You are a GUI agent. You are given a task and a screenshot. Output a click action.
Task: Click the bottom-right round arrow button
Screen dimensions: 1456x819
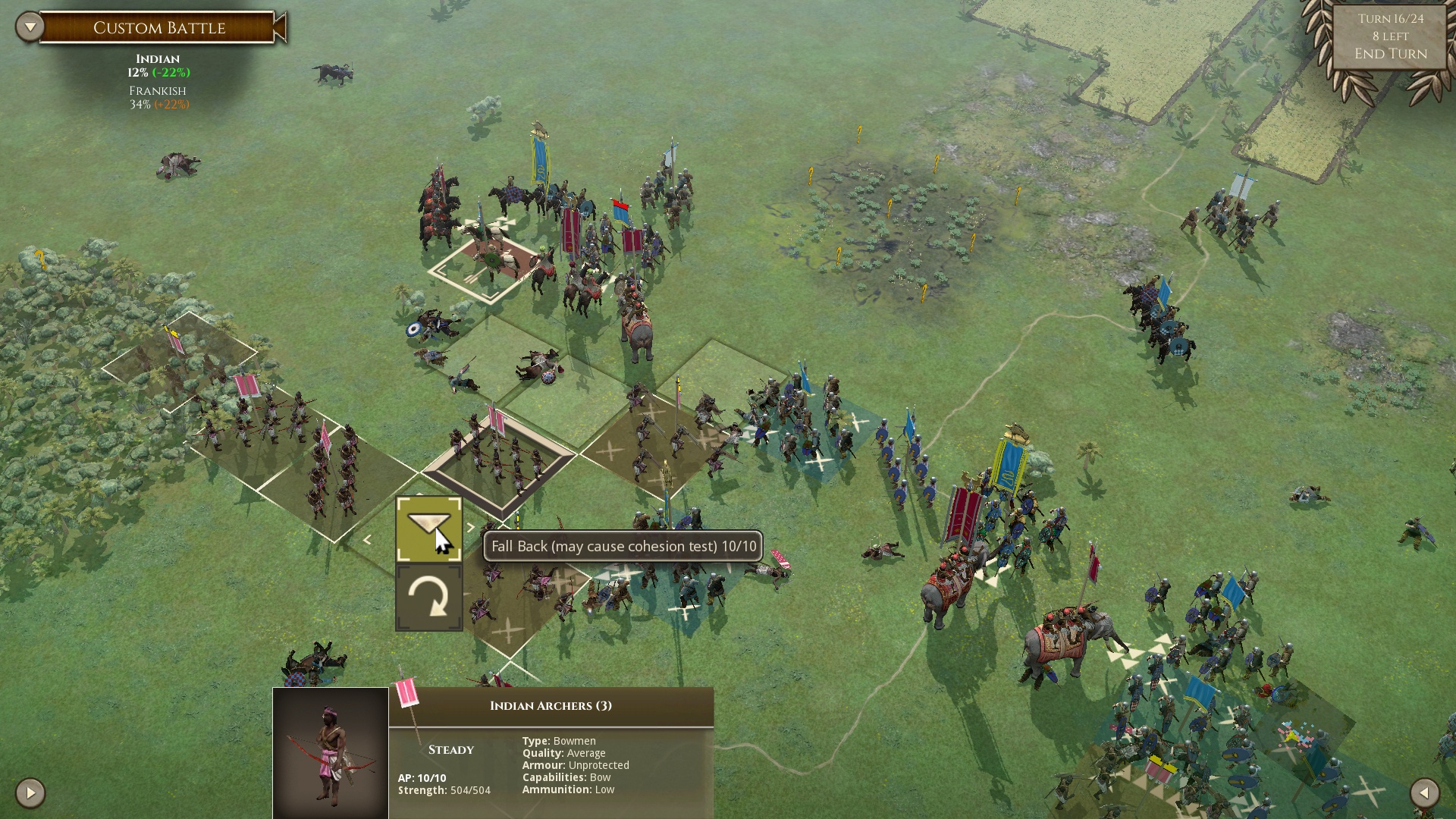(x=1424, y=793)
